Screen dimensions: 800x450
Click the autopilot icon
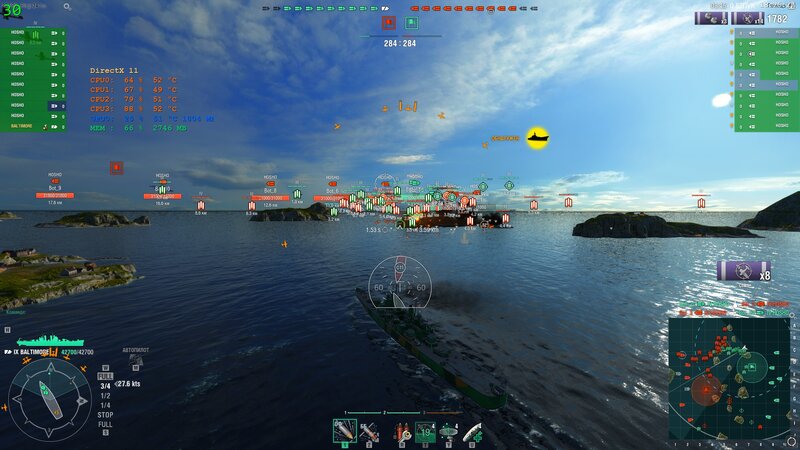[135, 361]
